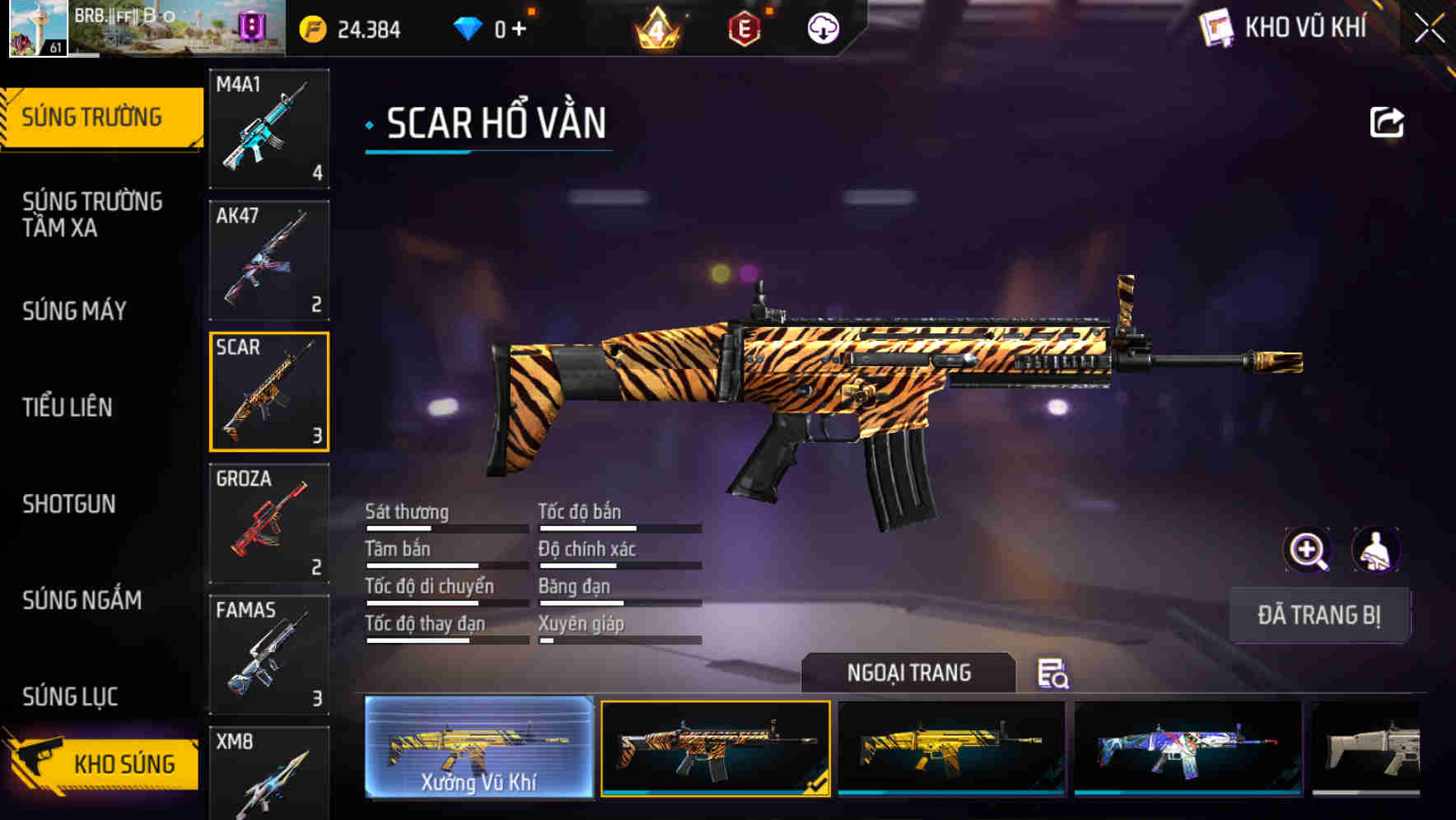Image resolution: width=1456 pixels, height=820 pixels.
Task: Switch to the Ngoại Trang tab
Action: click(910, 673)
